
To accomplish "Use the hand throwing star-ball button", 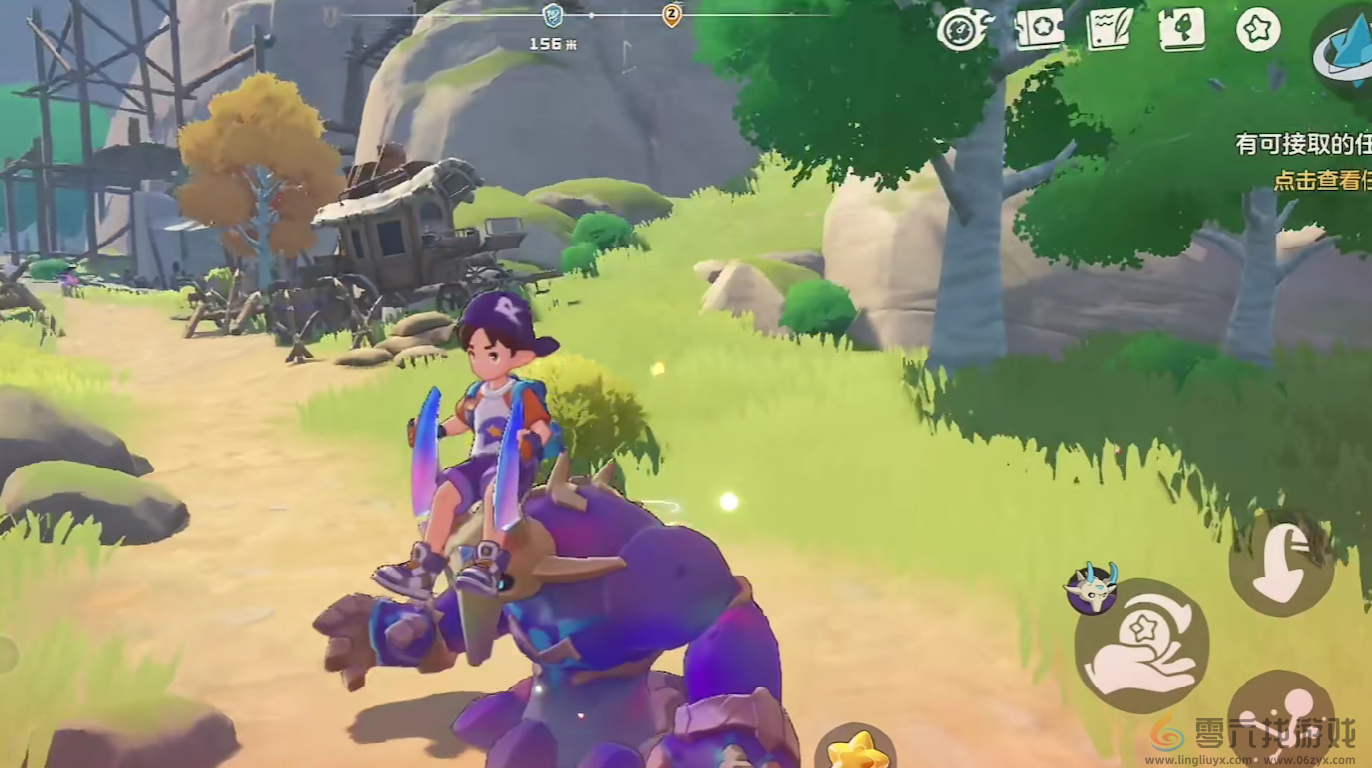I will coord(1141,645).
